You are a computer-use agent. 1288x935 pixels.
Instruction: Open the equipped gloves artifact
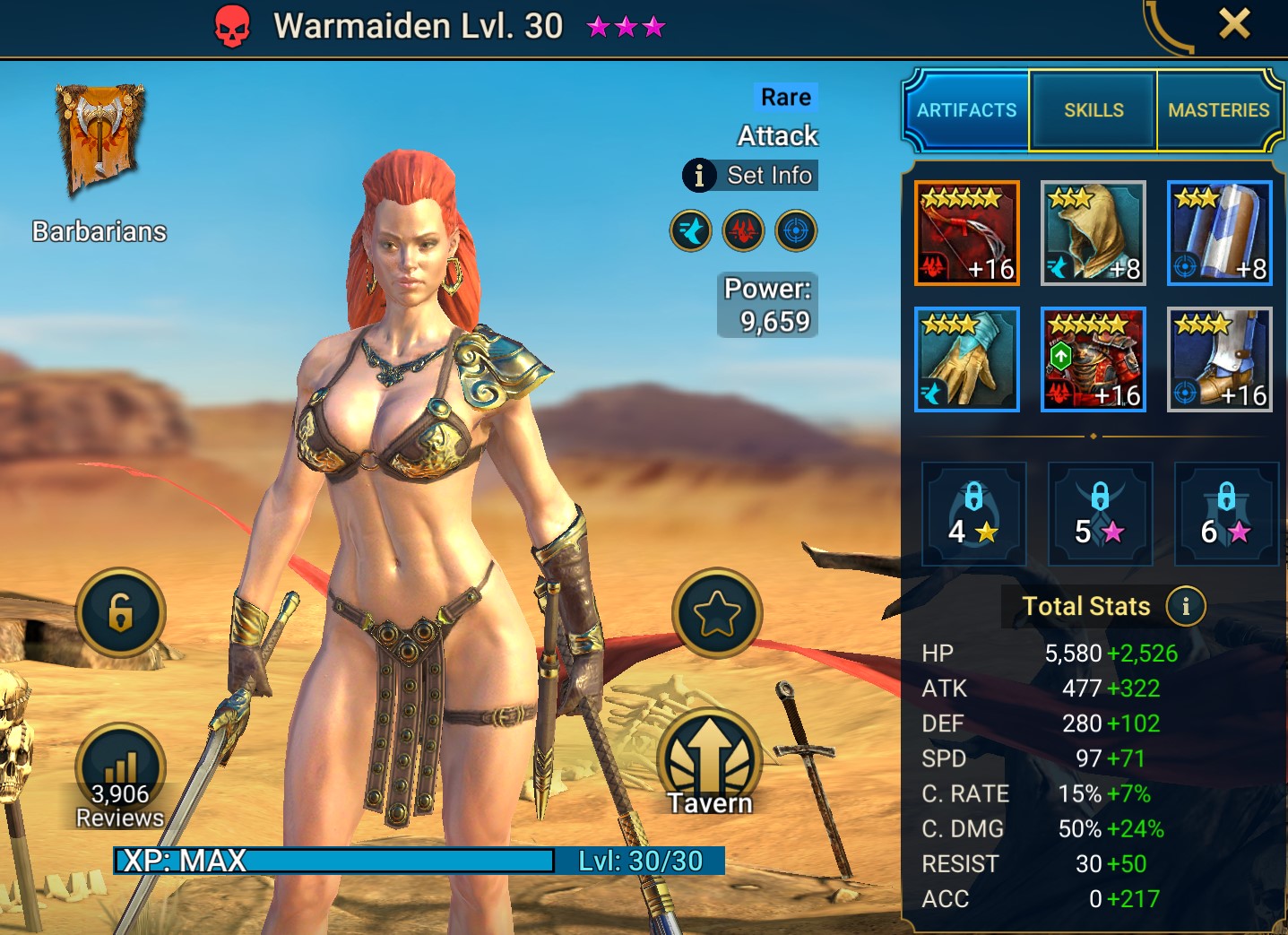point(967,359)
